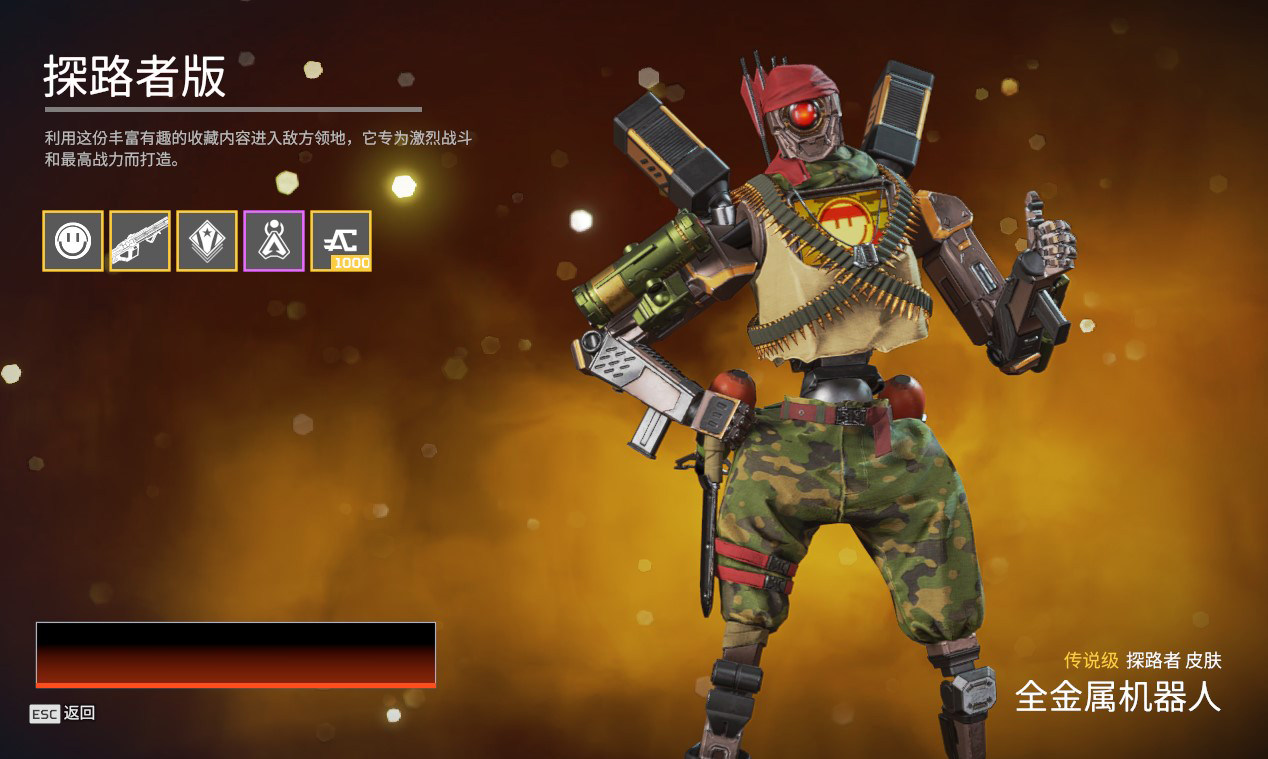
Task: Select the rifle weapon skin icon
Action: click(x=140, y=241)
